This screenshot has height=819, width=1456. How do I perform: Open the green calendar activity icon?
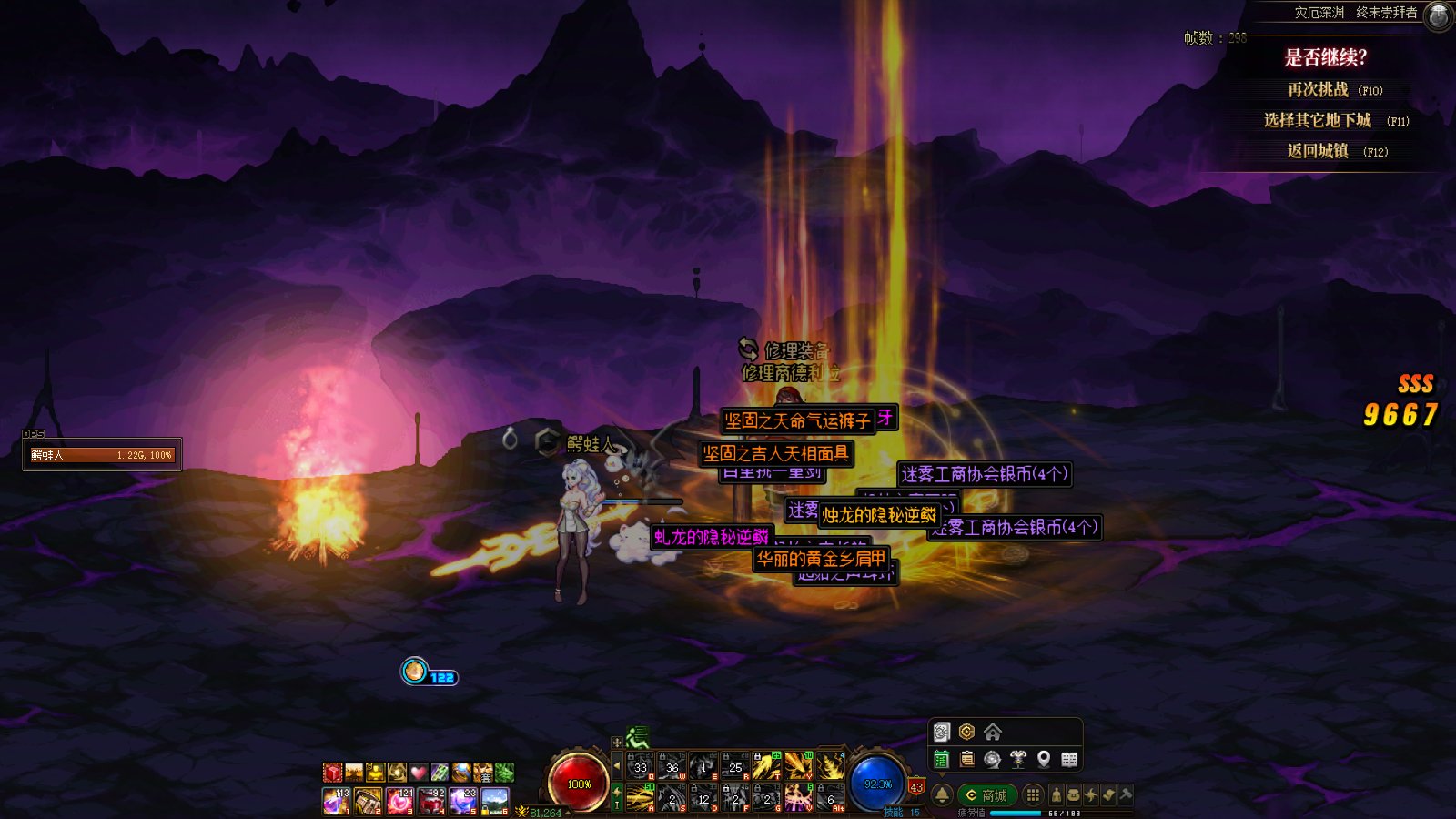point(942,760)
